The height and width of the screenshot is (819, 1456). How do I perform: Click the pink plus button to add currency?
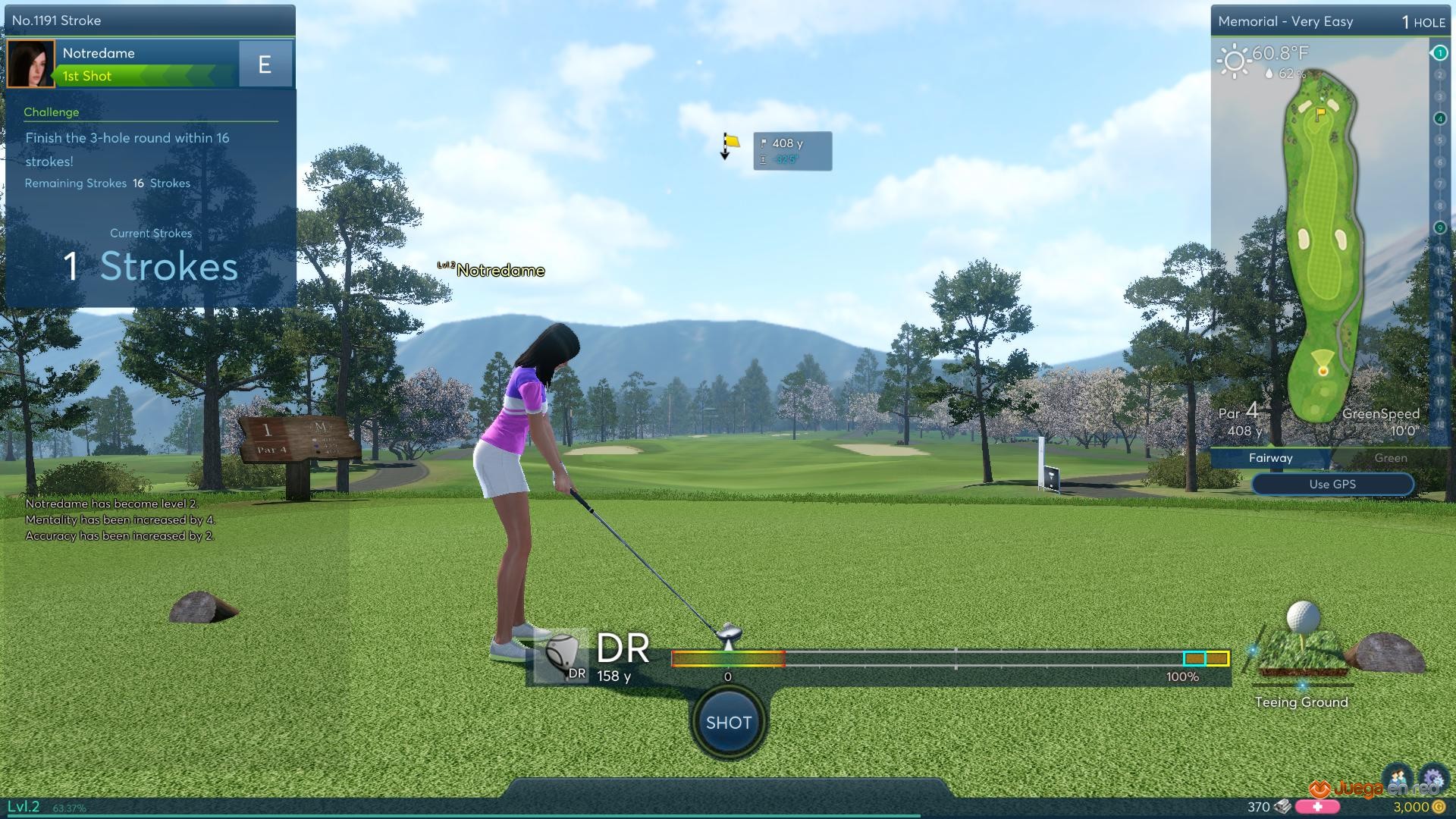click(x=1317, y=807)
